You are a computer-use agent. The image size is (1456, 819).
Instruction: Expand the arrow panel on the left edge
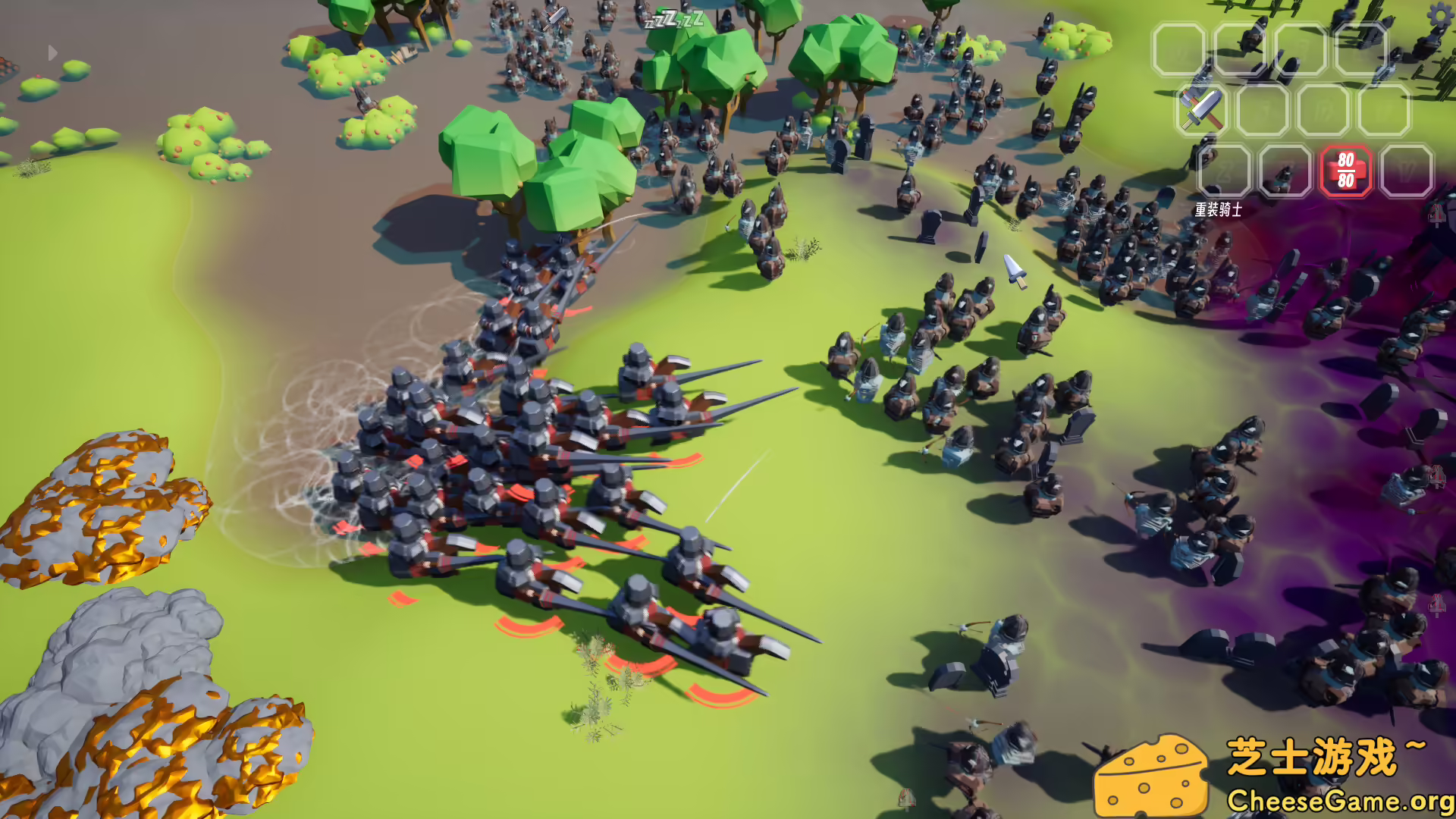(52, 52)
